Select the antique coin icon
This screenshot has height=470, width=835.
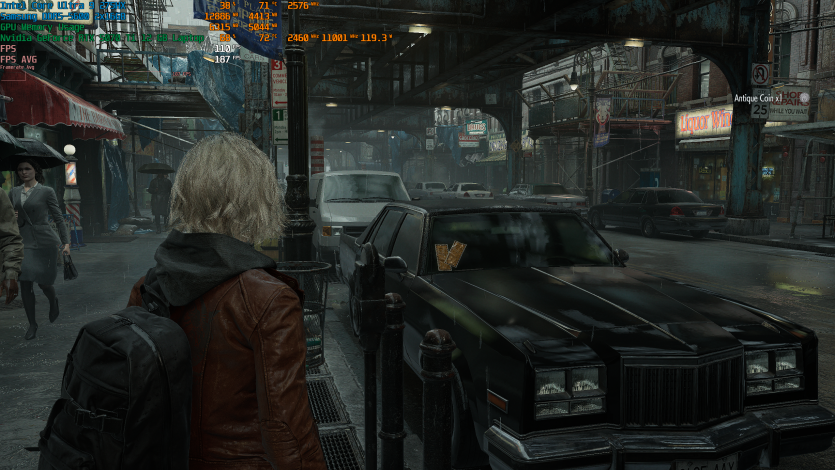804,98
